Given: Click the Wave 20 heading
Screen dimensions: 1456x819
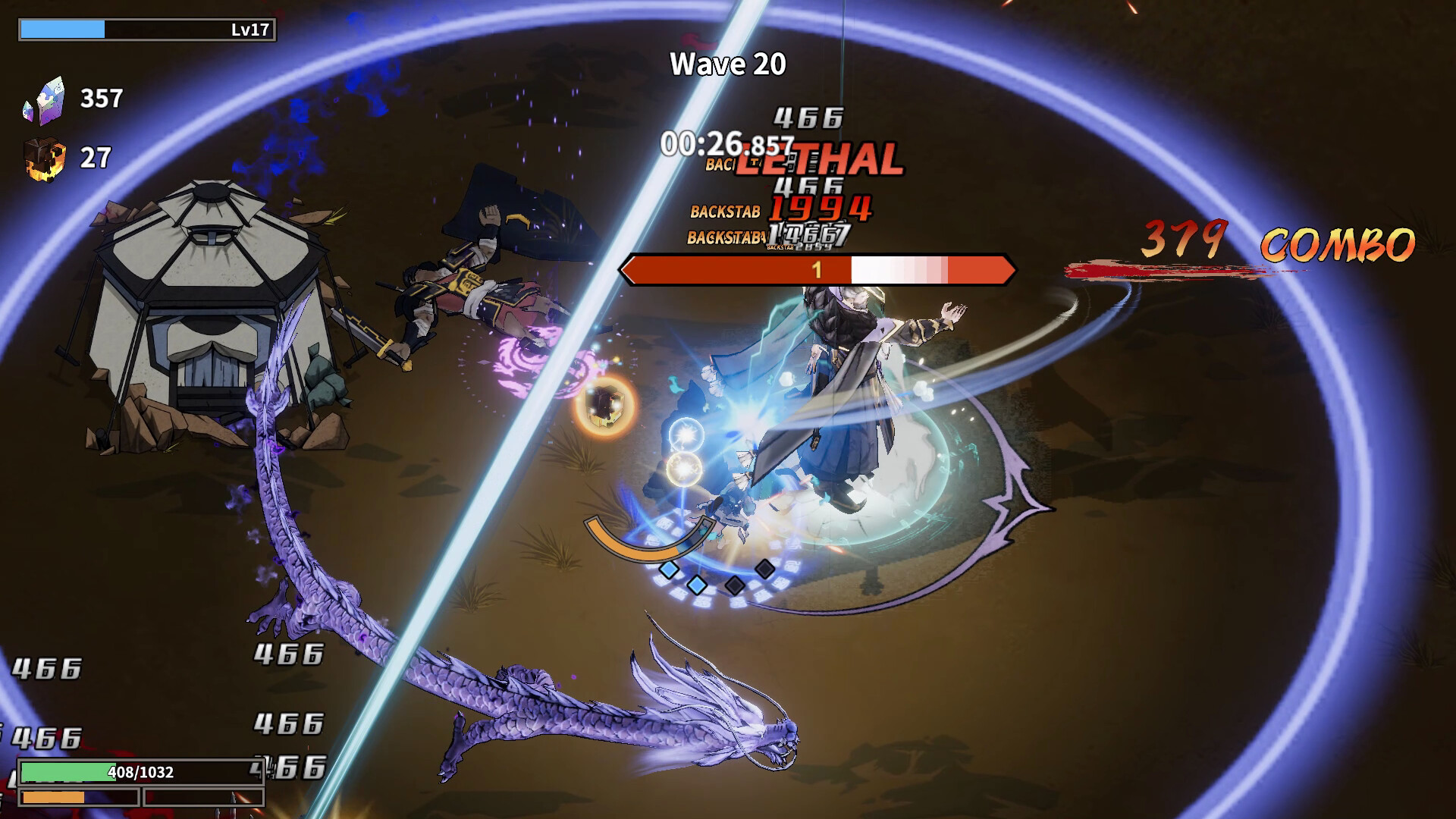Looking at the screenshot, I should pyautogui.click(x=726, y=64).
